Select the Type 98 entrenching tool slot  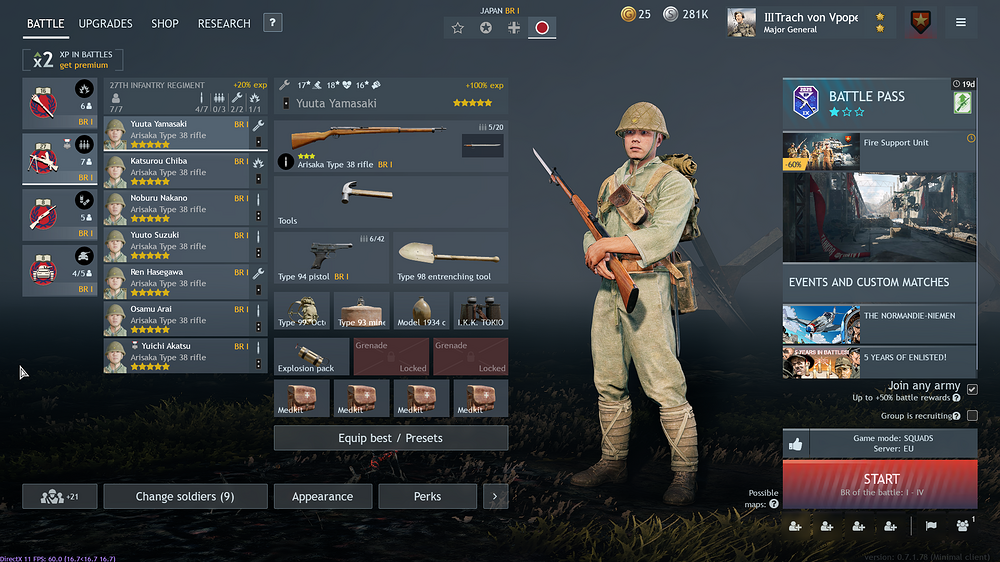click(x=450, y=259)
